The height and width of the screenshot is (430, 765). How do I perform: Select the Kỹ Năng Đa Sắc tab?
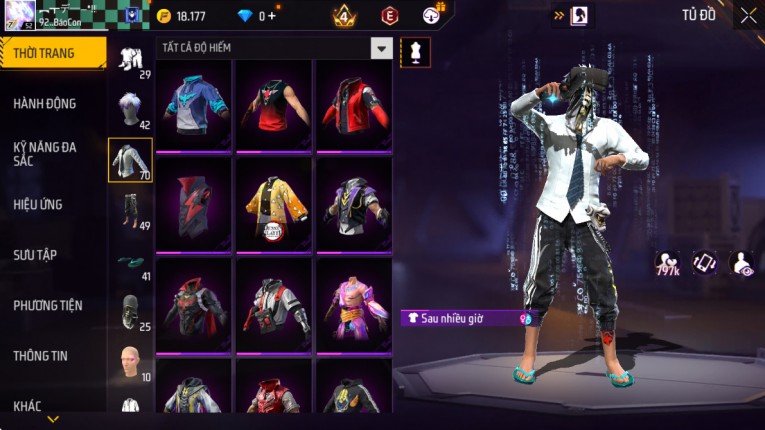[45, 153]
